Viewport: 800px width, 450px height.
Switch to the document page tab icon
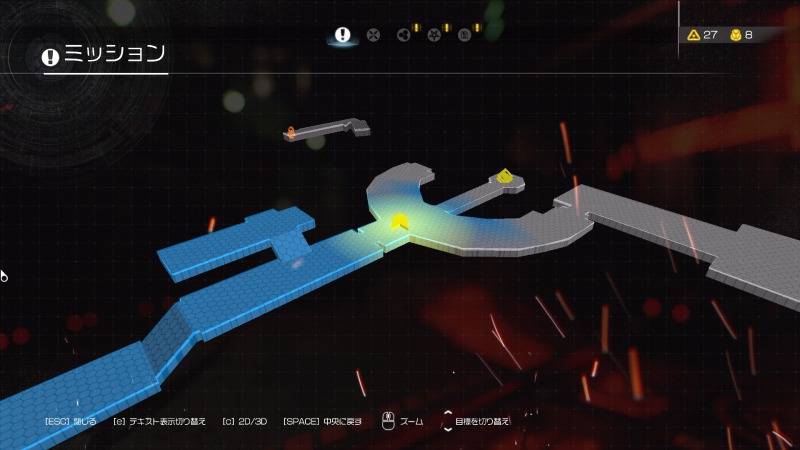click(464, 36)
